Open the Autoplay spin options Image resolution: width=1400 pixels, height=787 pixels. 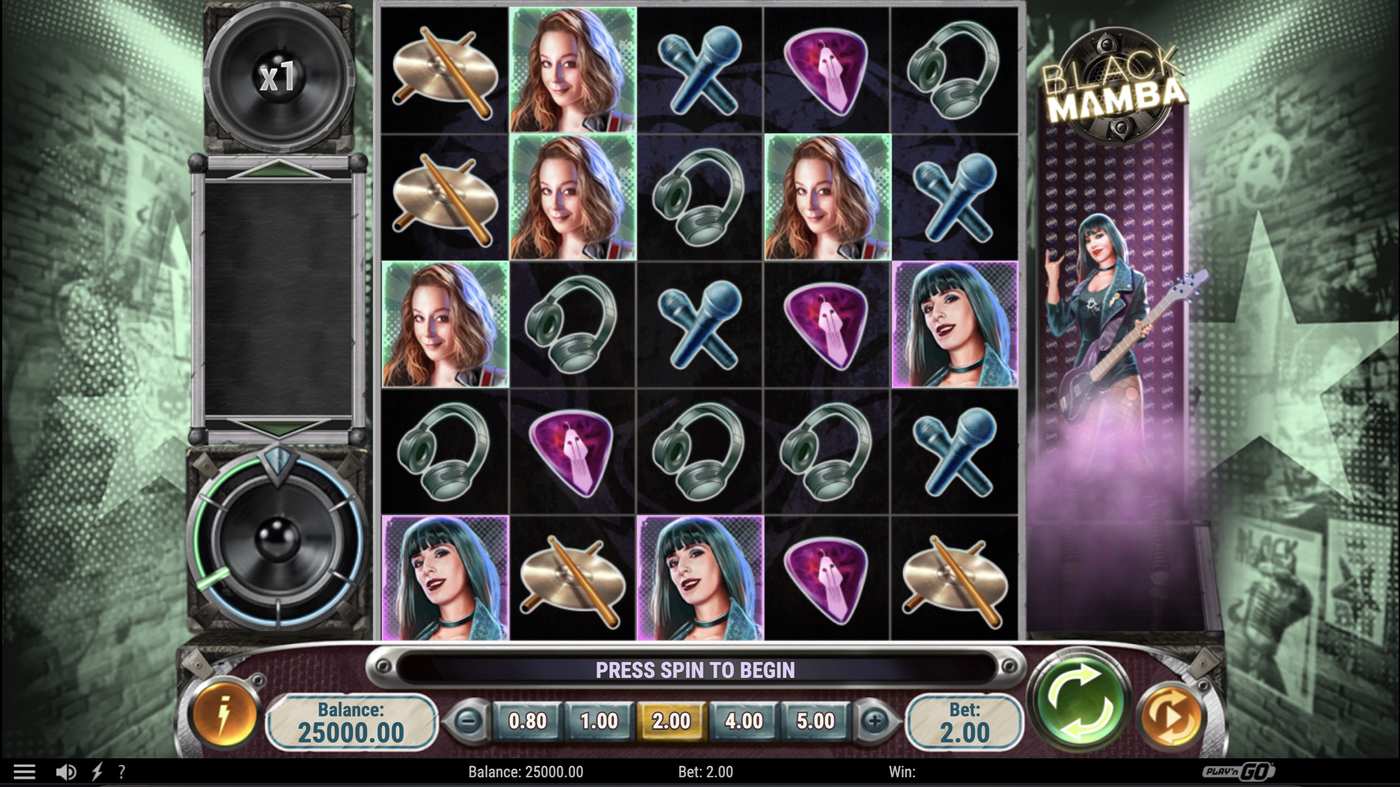[1172, 718]
